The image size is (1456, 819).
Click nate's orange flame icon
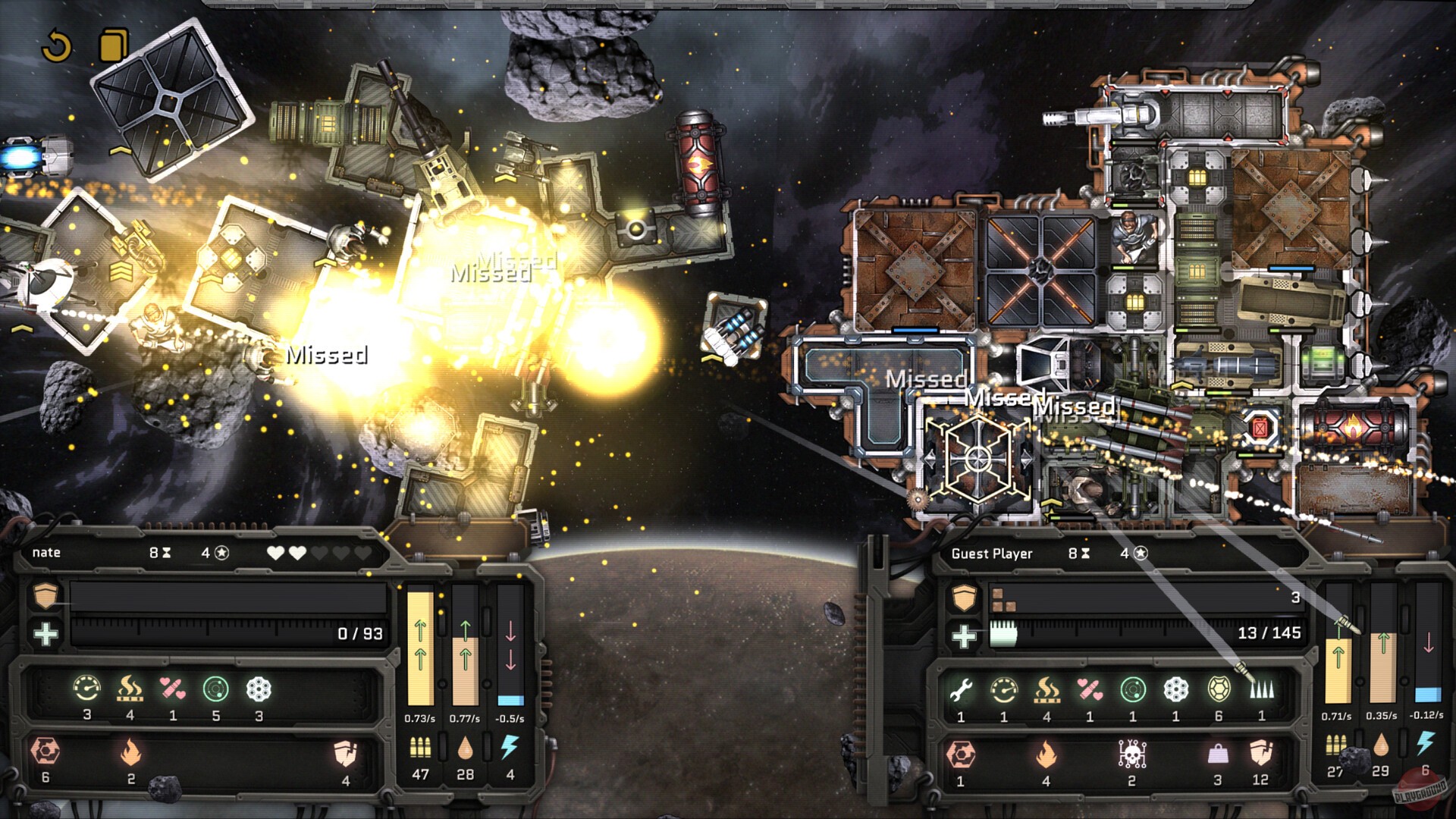(x=130, y=753)
